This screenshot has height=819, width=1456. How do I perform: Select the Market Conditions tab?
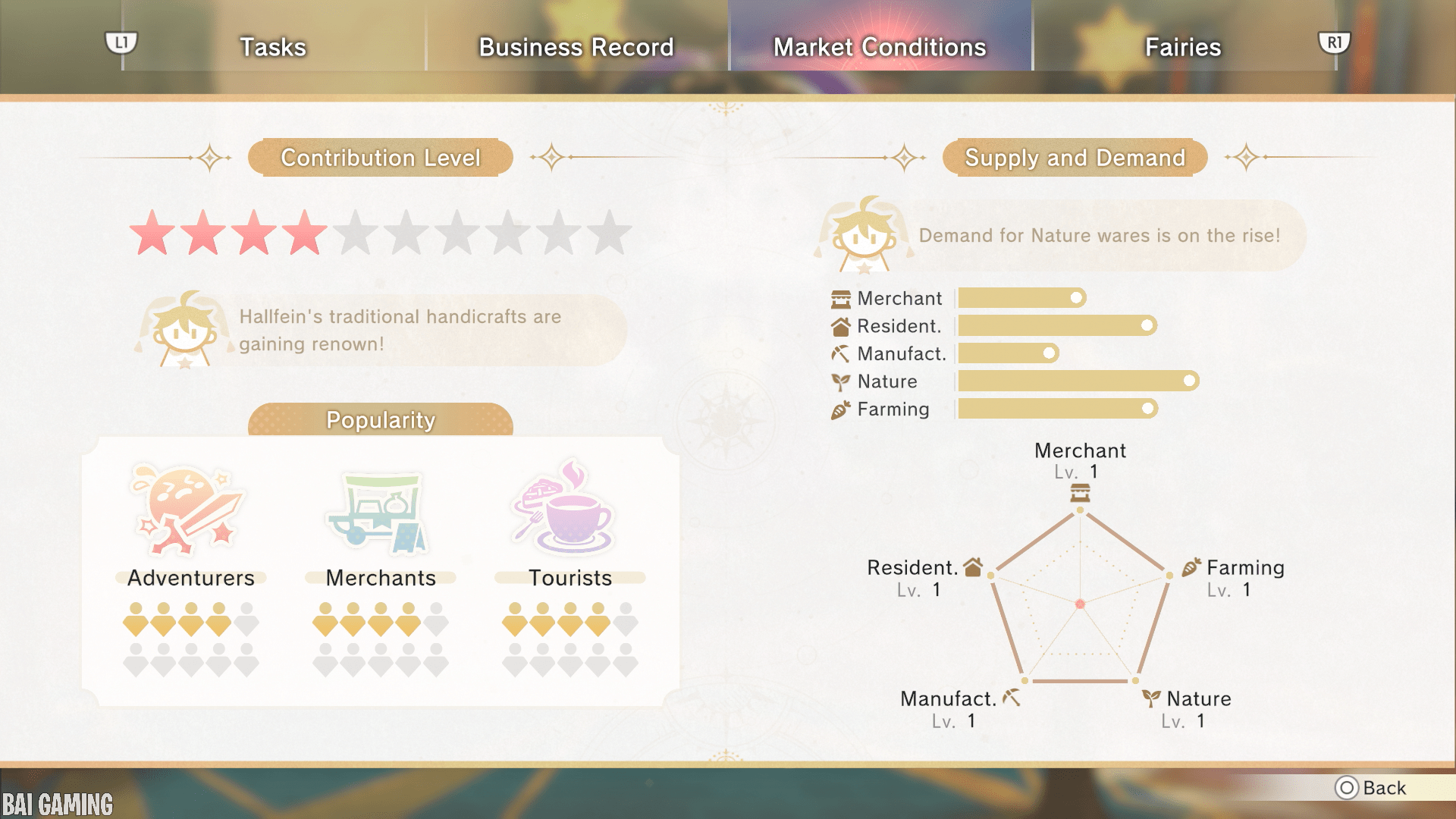pos(880,47)
